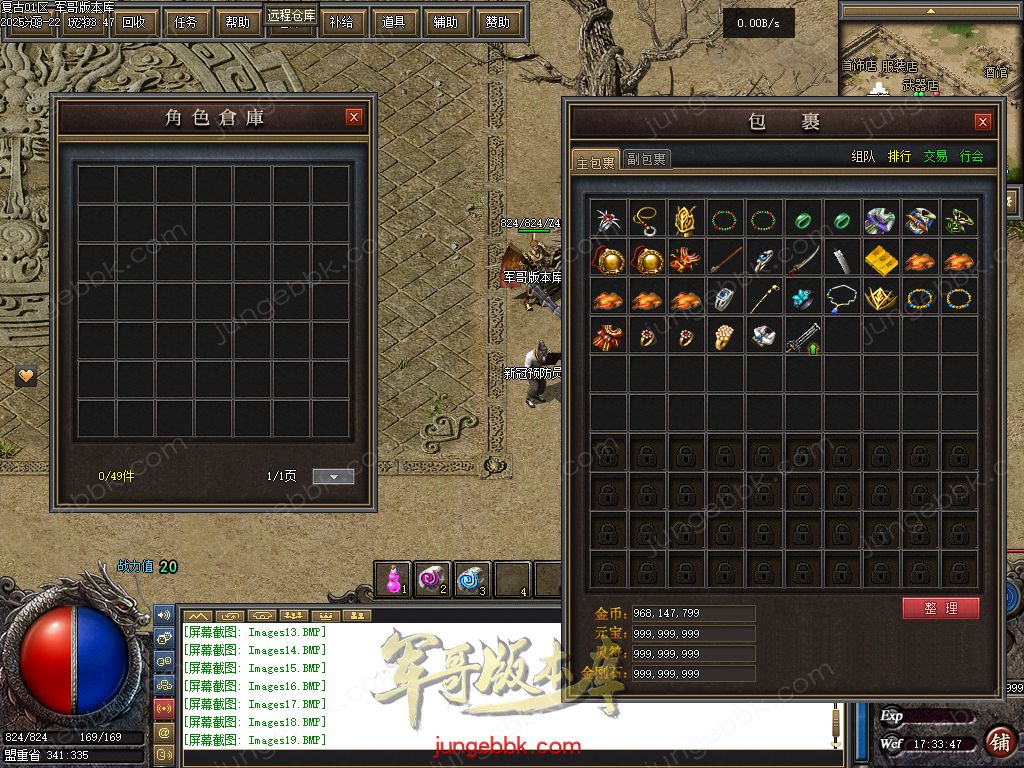Close the 包裹 bag window
Screen dimensions: 1024x768
pos(983,122)
